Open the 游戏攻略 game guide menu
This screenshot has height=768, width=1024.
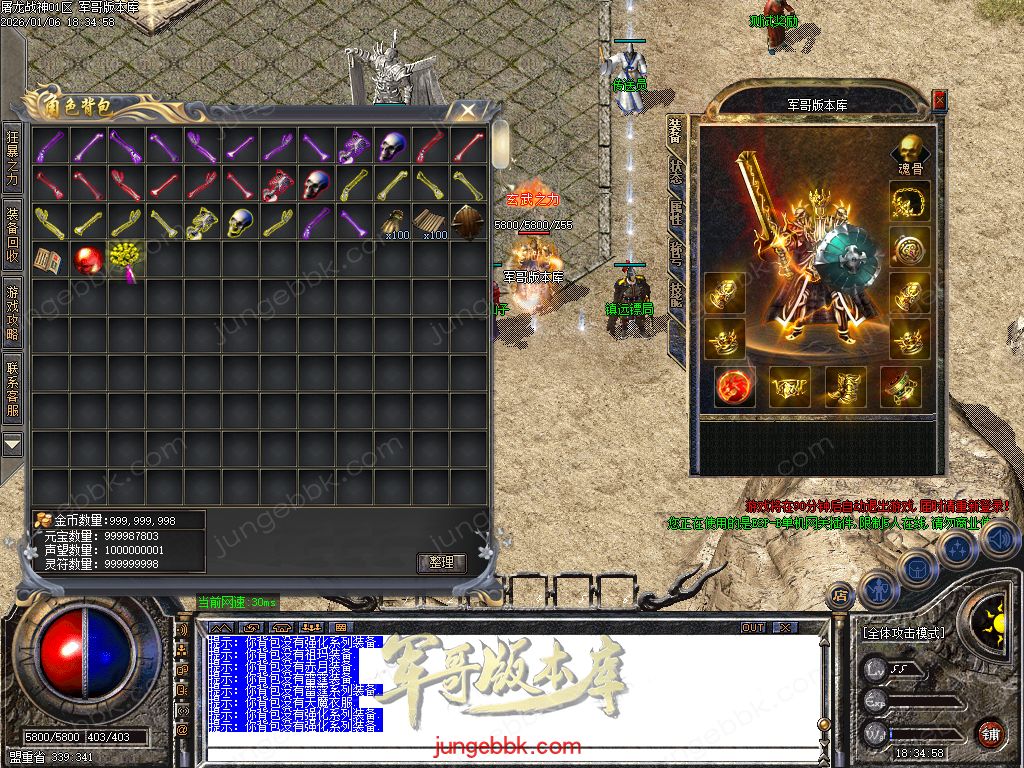click(12, 312)
